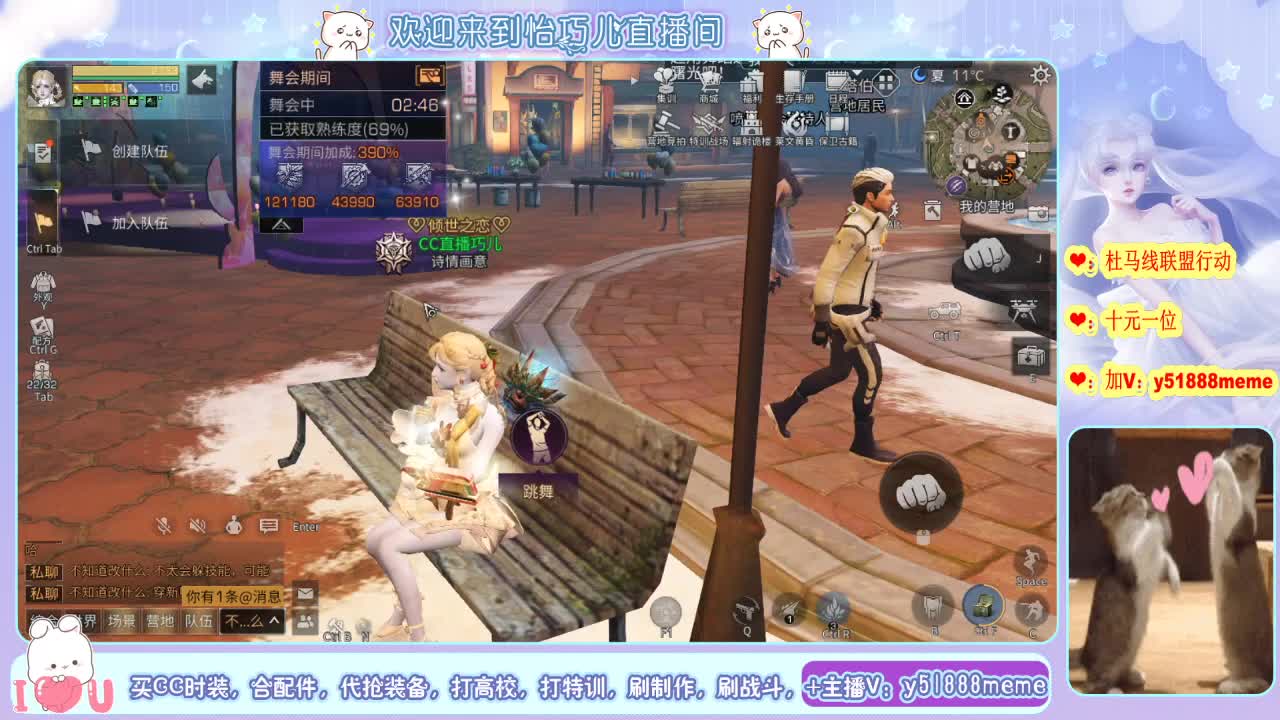Viewport: 1280px width, 720px height.
Task: Click the 你有1条@消息 notification
Action: tap(233, 596)
